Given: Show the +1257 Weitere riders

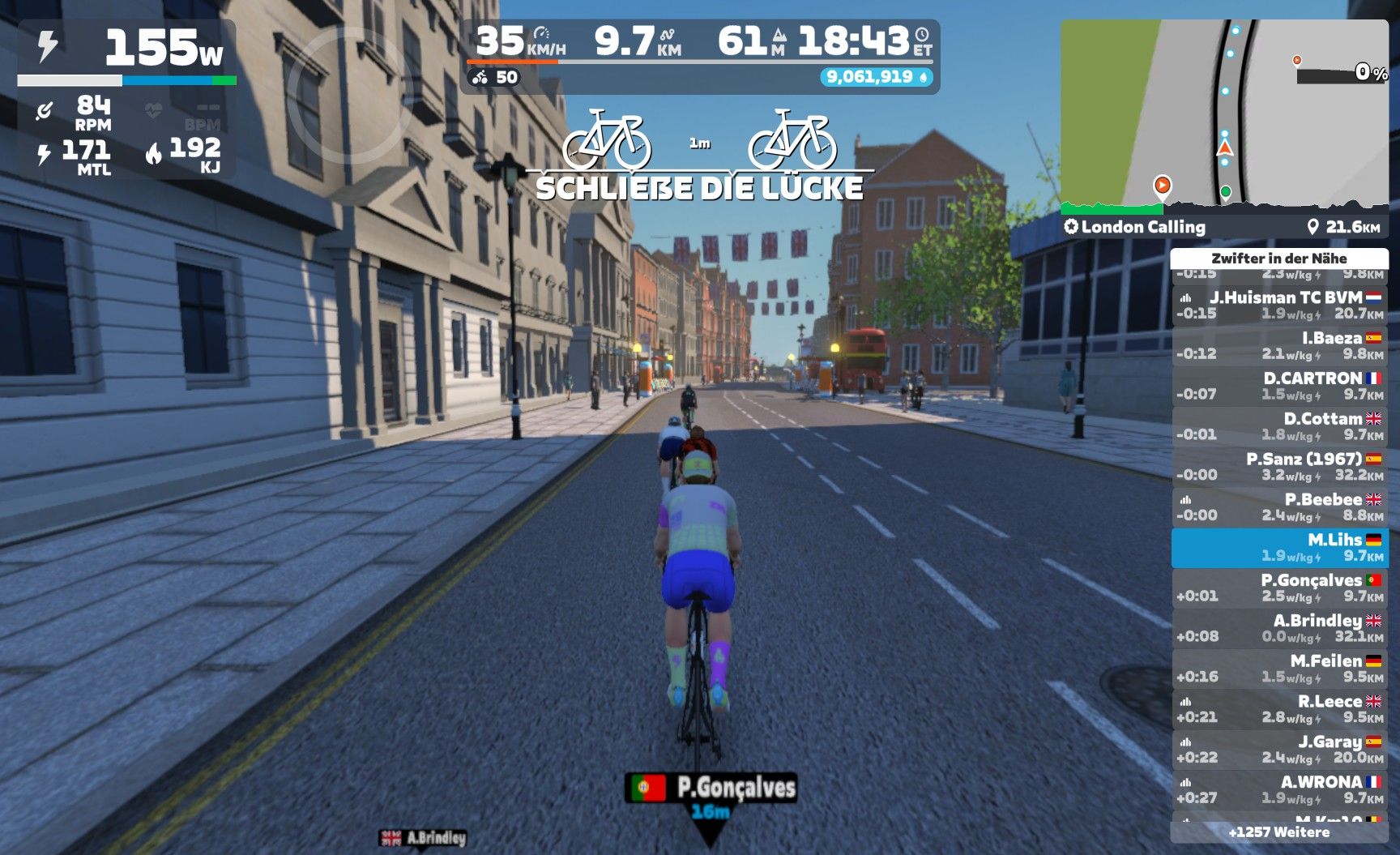Looking at the screenshot, I should click(x=1278, y=832).
